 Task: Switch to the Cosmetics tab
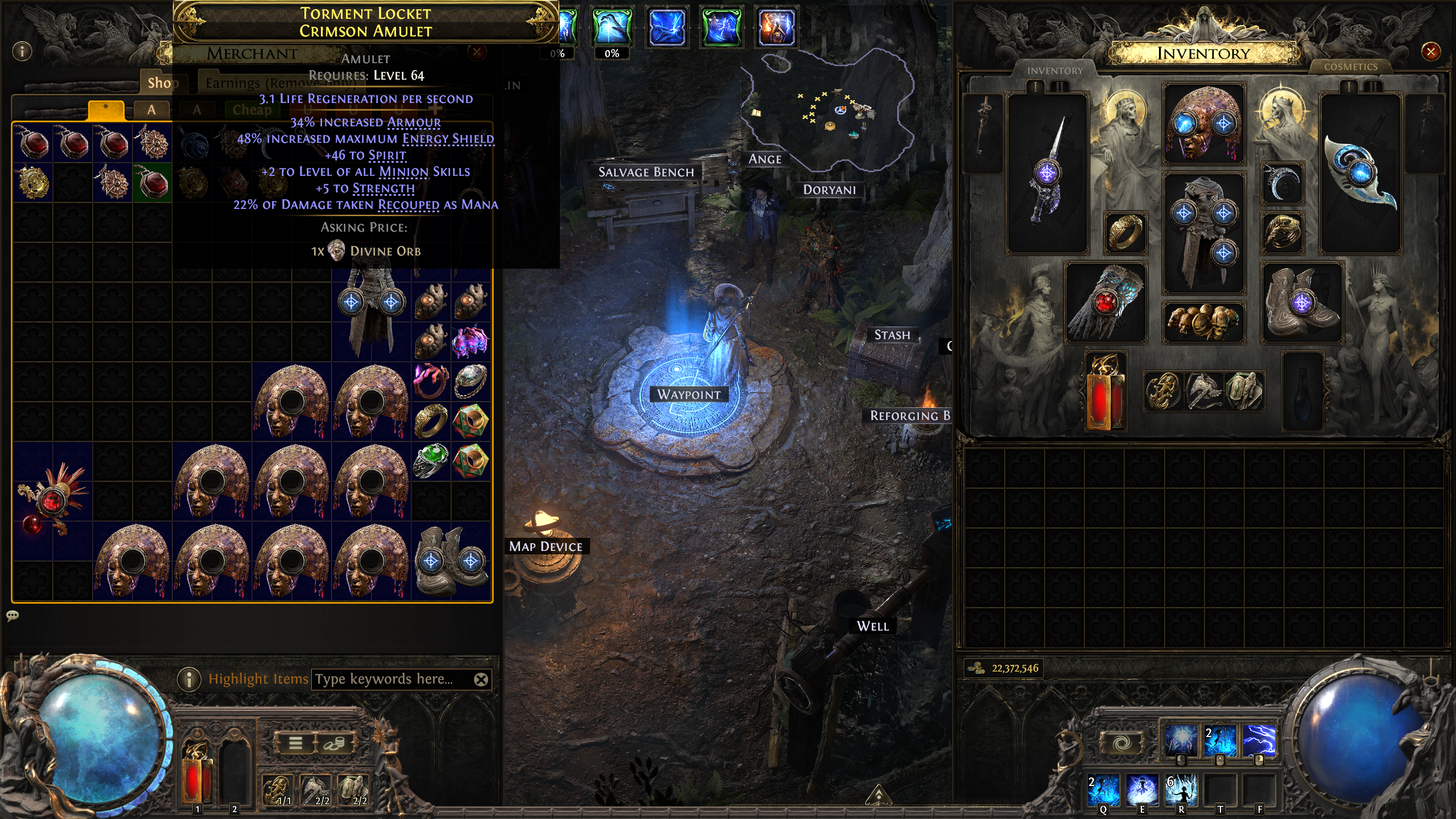[x=1350, y=67]
